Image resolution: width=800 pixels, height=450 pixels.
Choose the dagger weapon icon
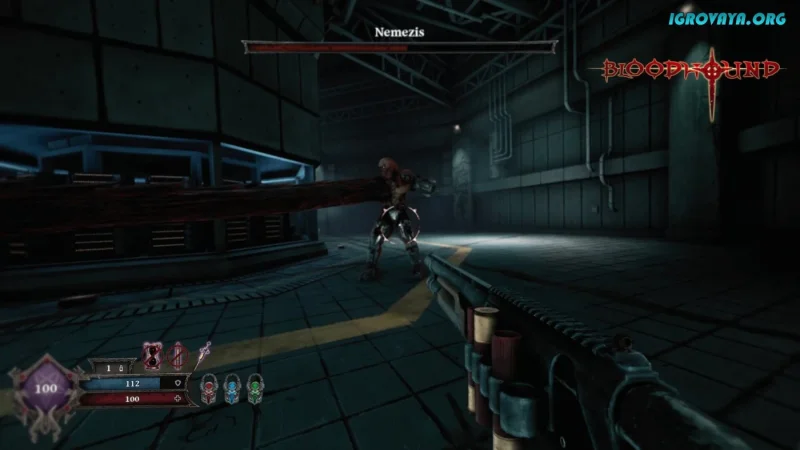coord(203,353)
